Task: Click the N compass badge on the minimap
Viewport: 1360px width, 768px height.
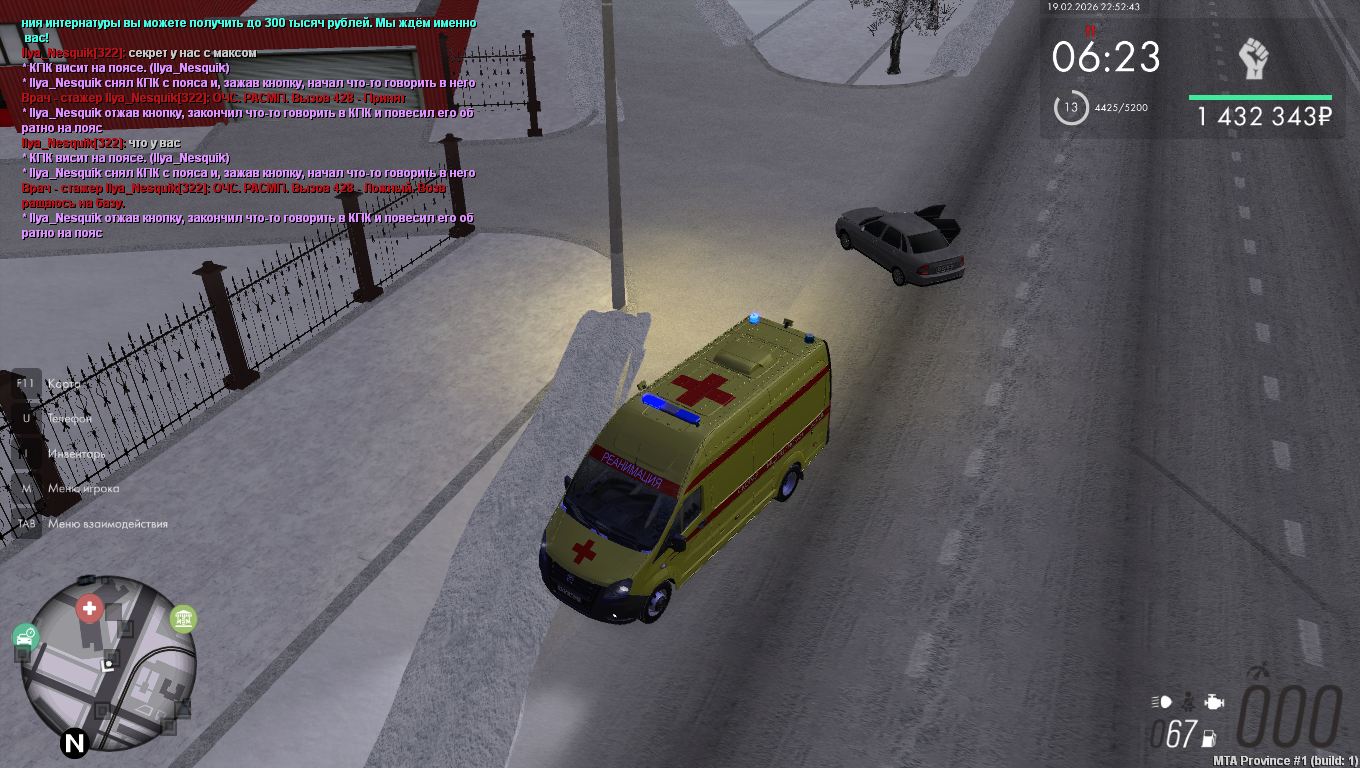Action: (x=74, y=742)
